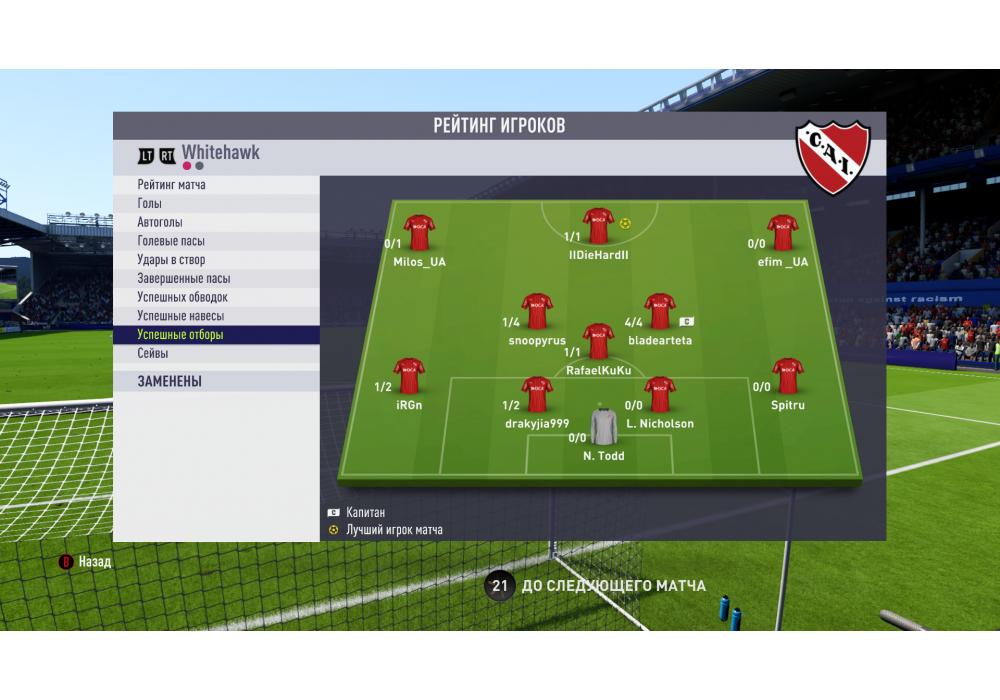
Task: Select RafaelKuKu in midfield
Action: 598,341
